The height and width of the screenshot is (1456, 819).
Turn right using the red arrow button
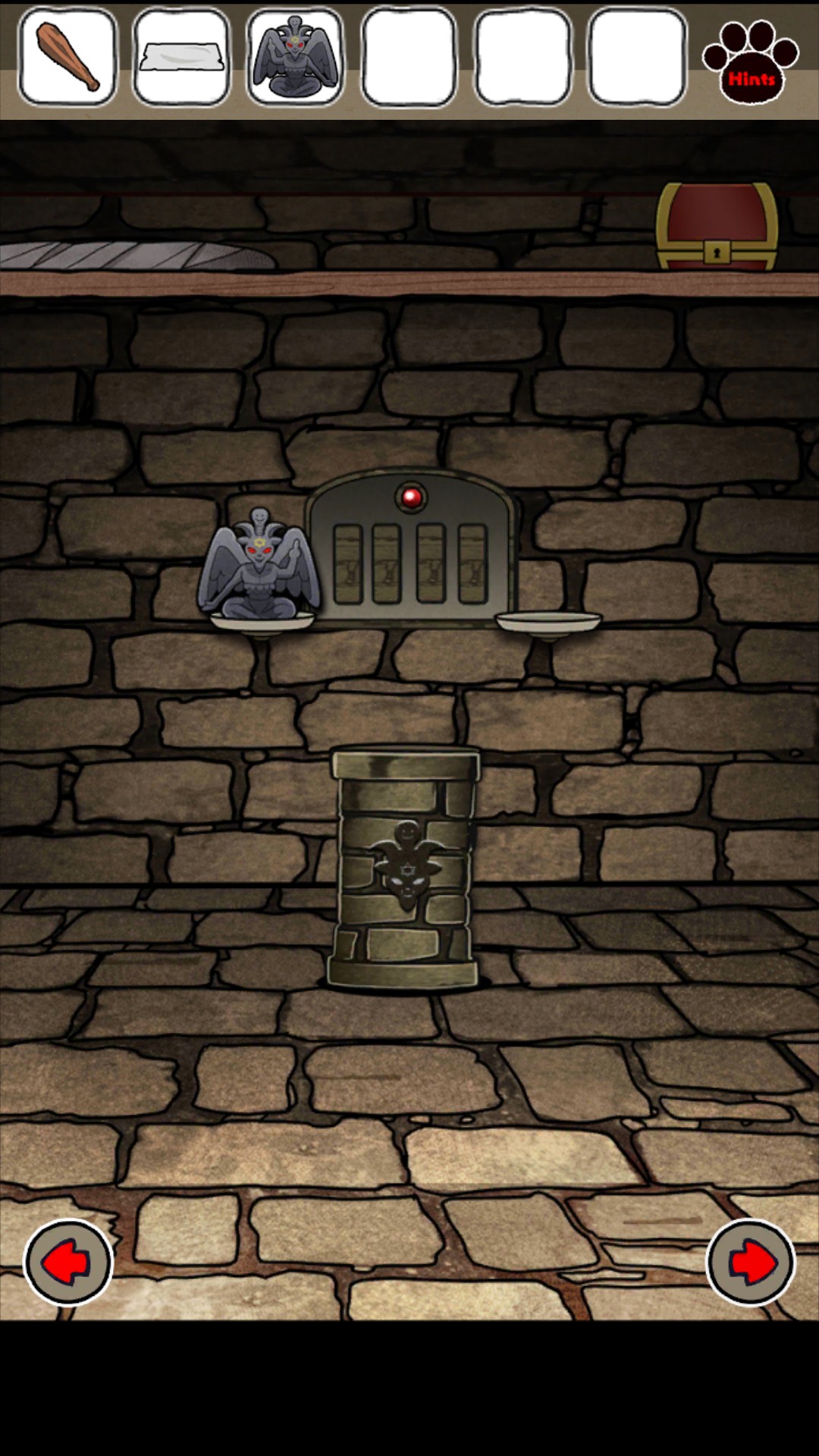point(751,1263)
